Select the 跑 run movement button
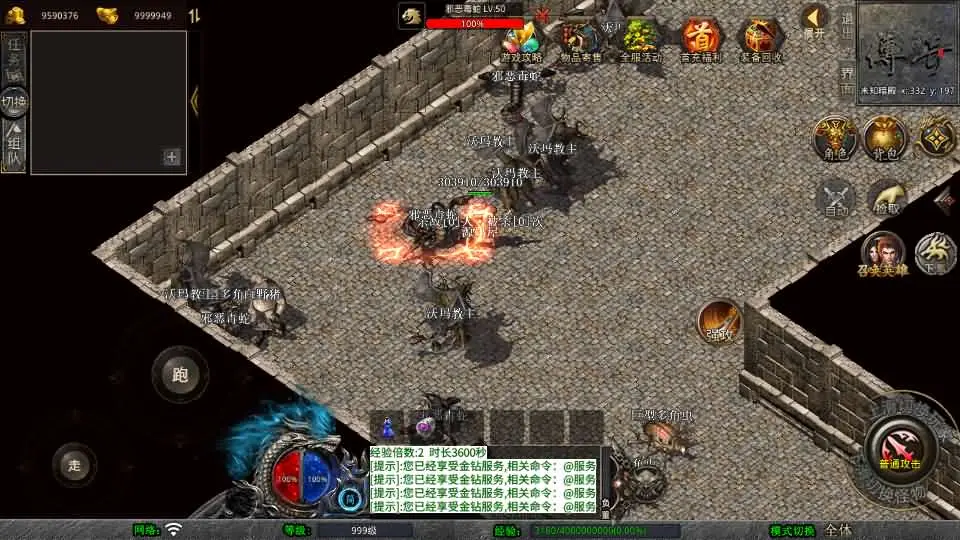The width and height of the screenshot is (960, 540). pos(180,375)
